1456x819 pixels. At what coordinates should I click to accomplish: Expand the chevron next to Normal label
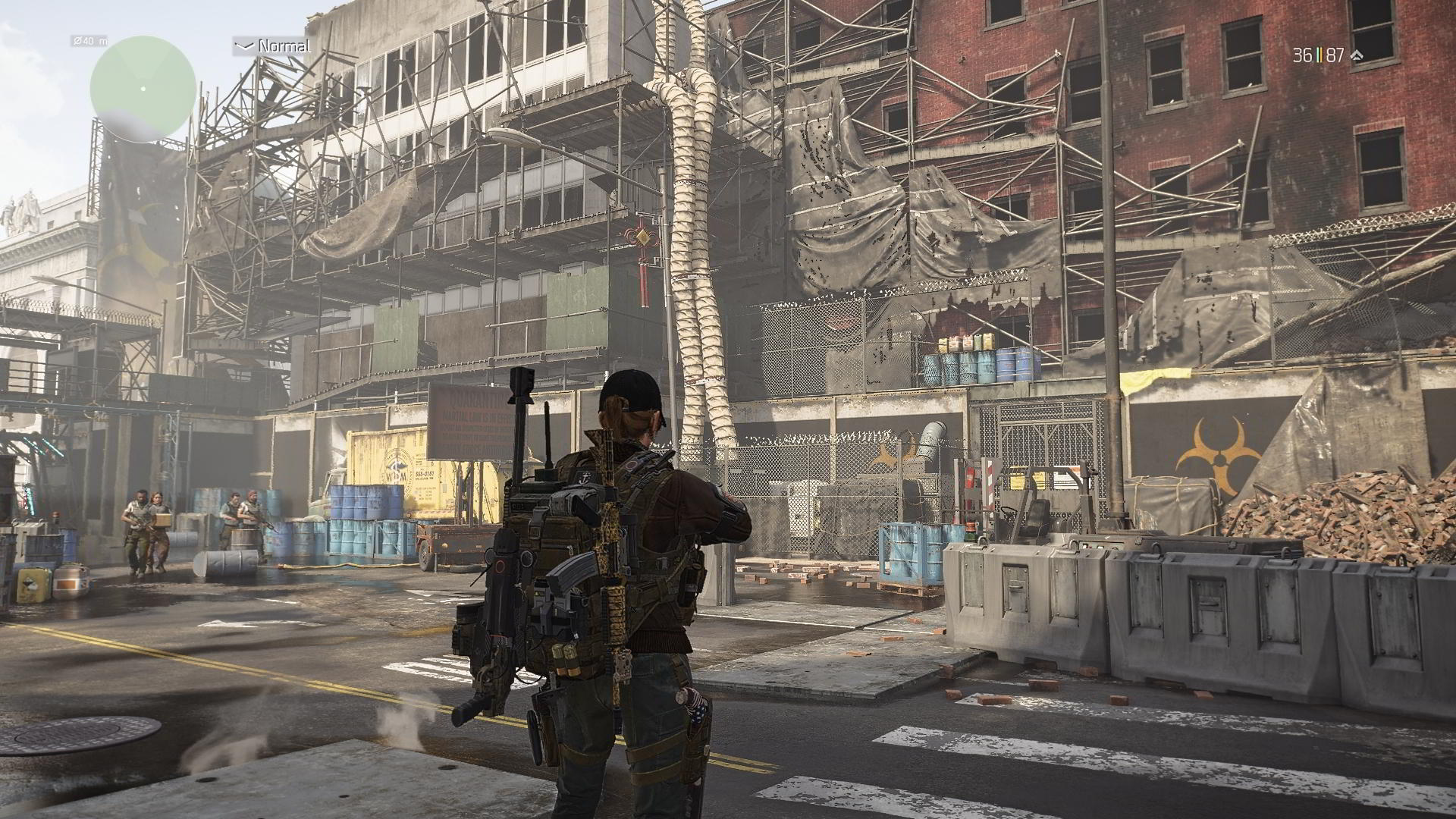pos(244,46)
